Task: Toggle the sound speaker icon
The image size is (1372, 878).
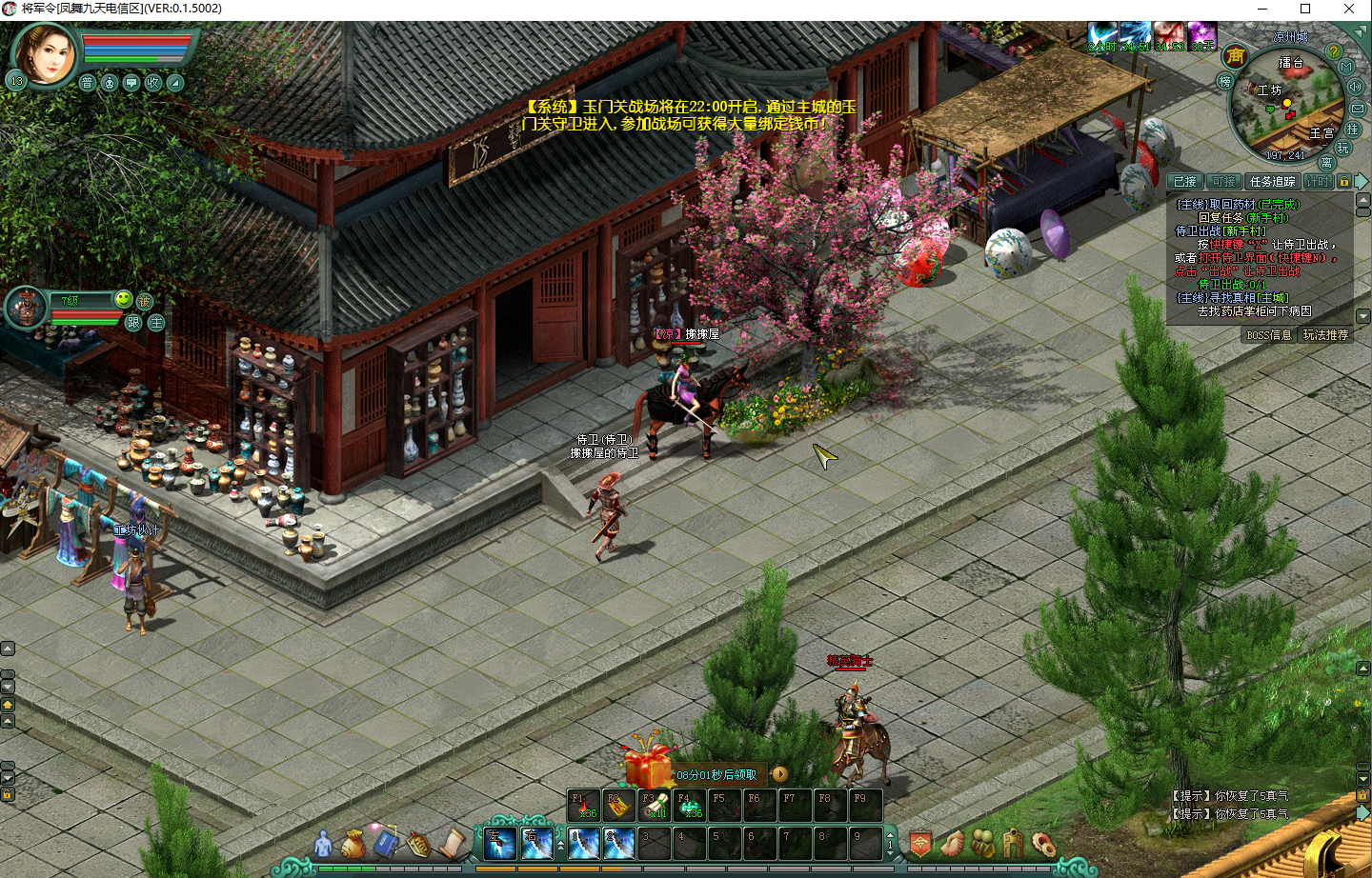Action: click(1355, 87)
